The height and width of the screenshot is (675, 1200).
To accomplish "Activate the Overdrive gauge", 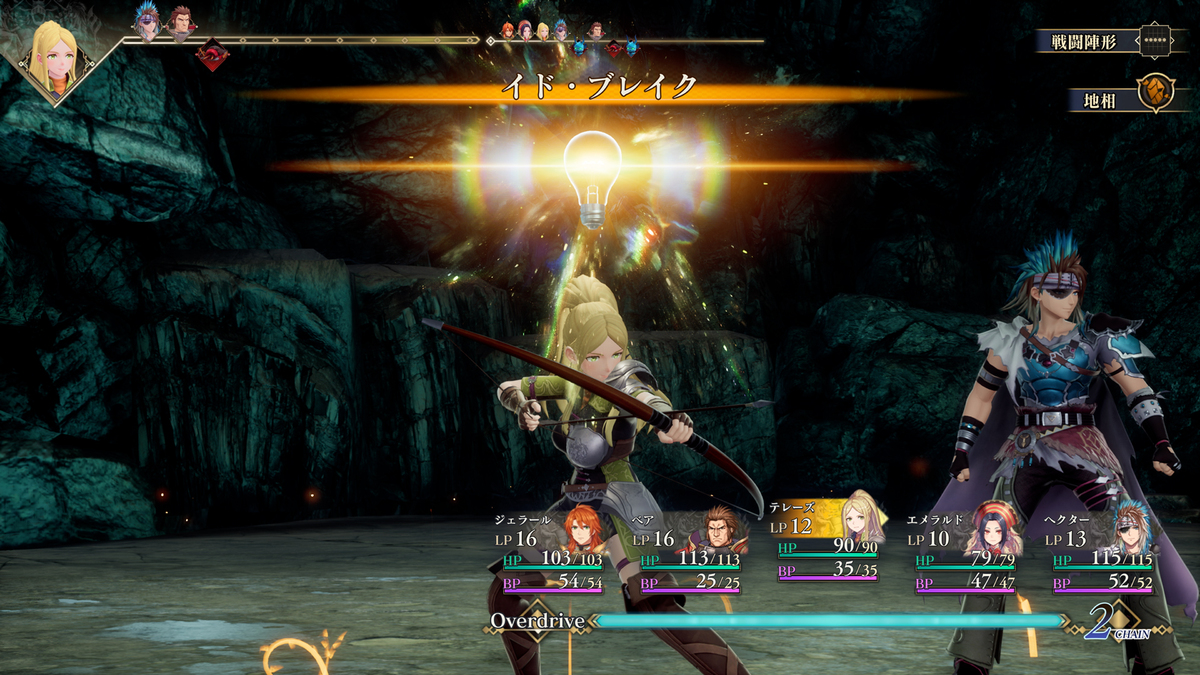I will pos(829,621).
